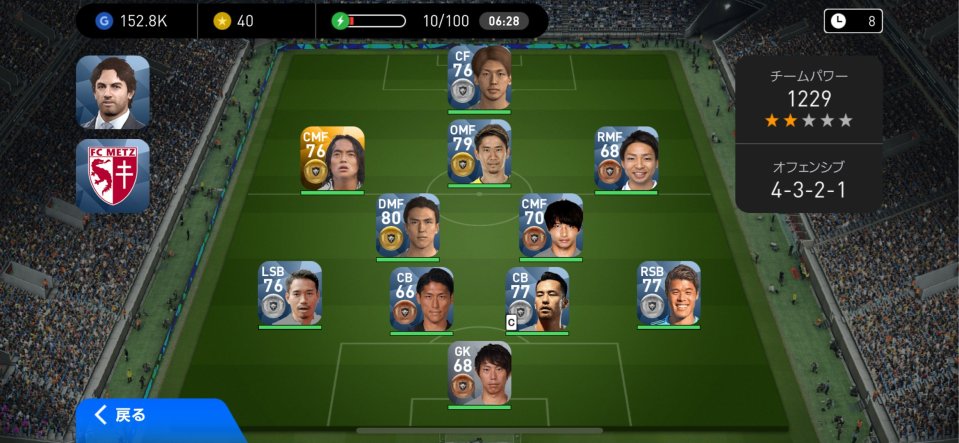Image resolution: width=959 pixels, height=443 pixels.
Task: Tap the gold coin balance
Action: [235, 20]
